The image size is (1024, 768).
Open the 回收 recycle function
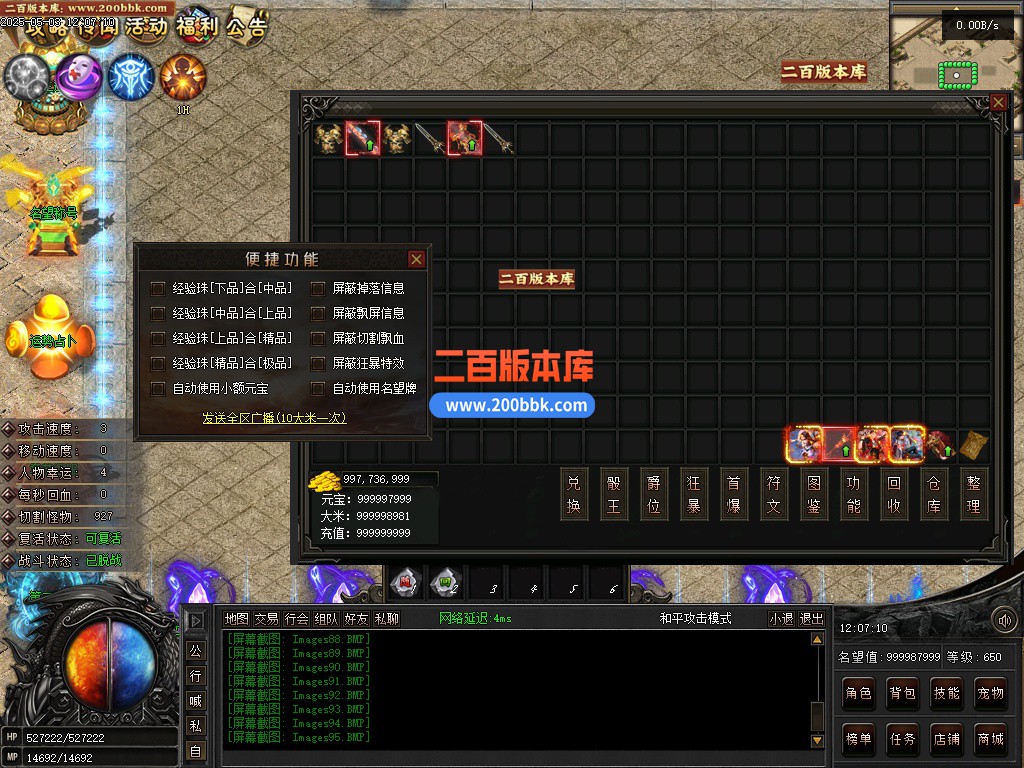(x=894, y=493)
